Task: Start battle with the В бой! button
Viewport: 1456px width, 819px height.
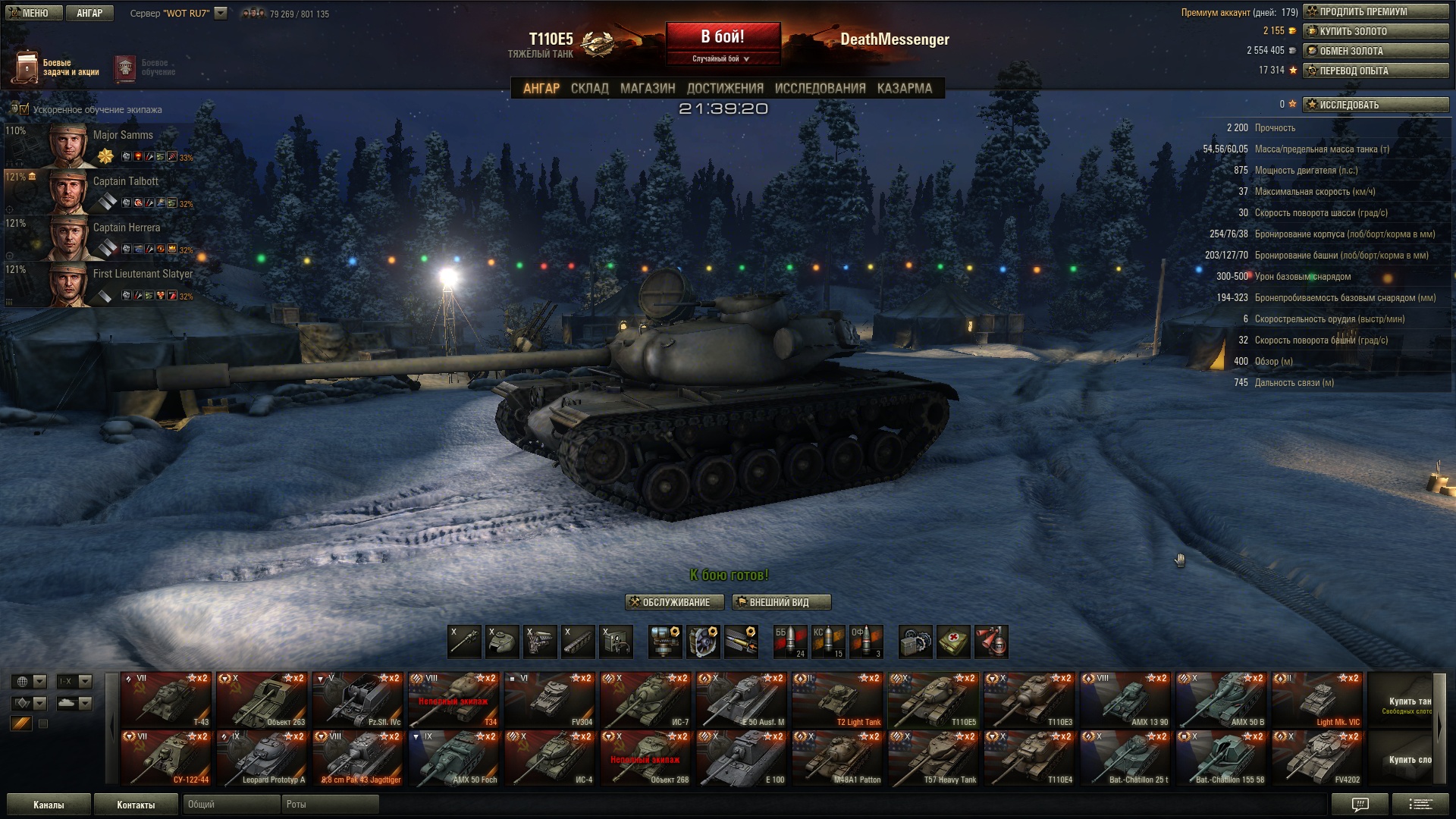Action: pyautogui.click(x=723, y=36)
